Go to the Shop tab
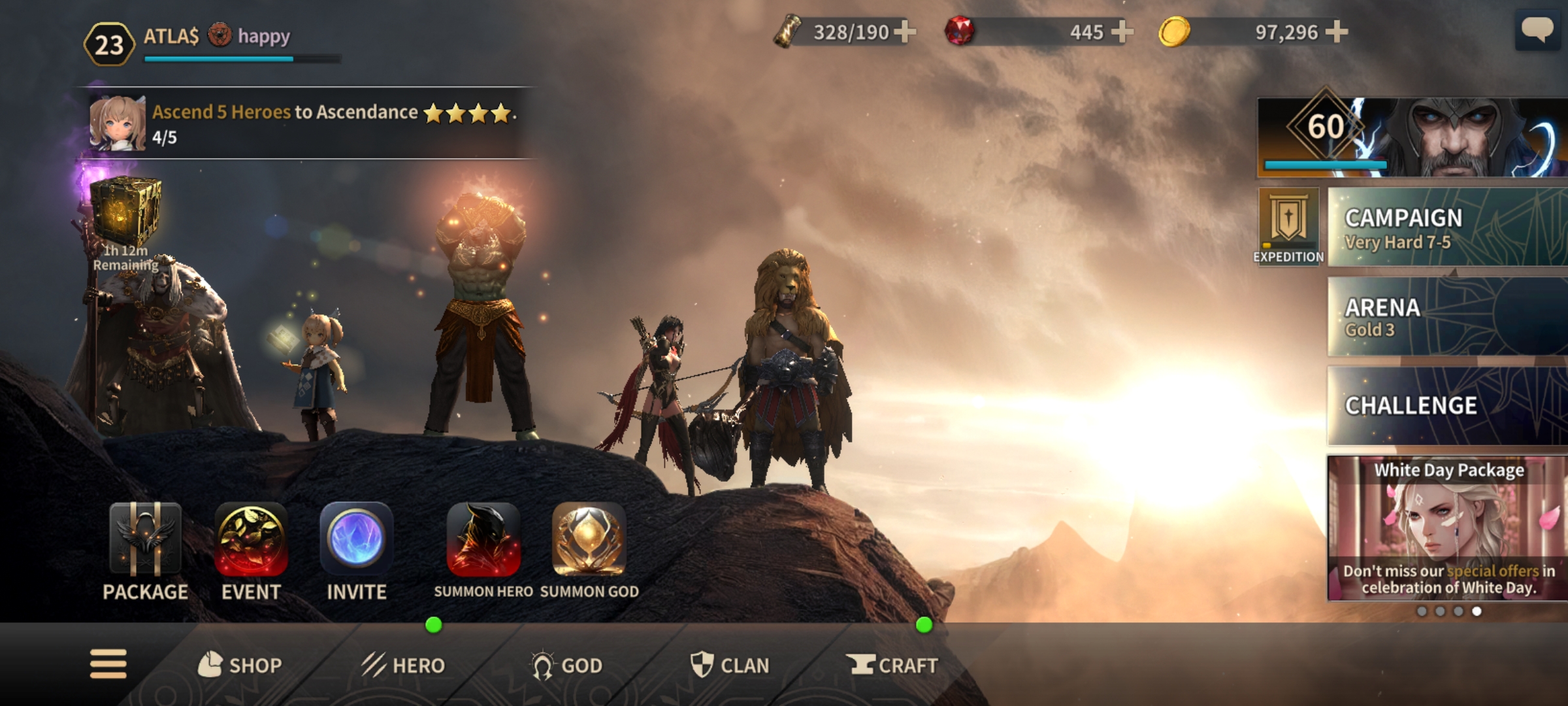Screen dimensions: 1568x706 (240, 665)
